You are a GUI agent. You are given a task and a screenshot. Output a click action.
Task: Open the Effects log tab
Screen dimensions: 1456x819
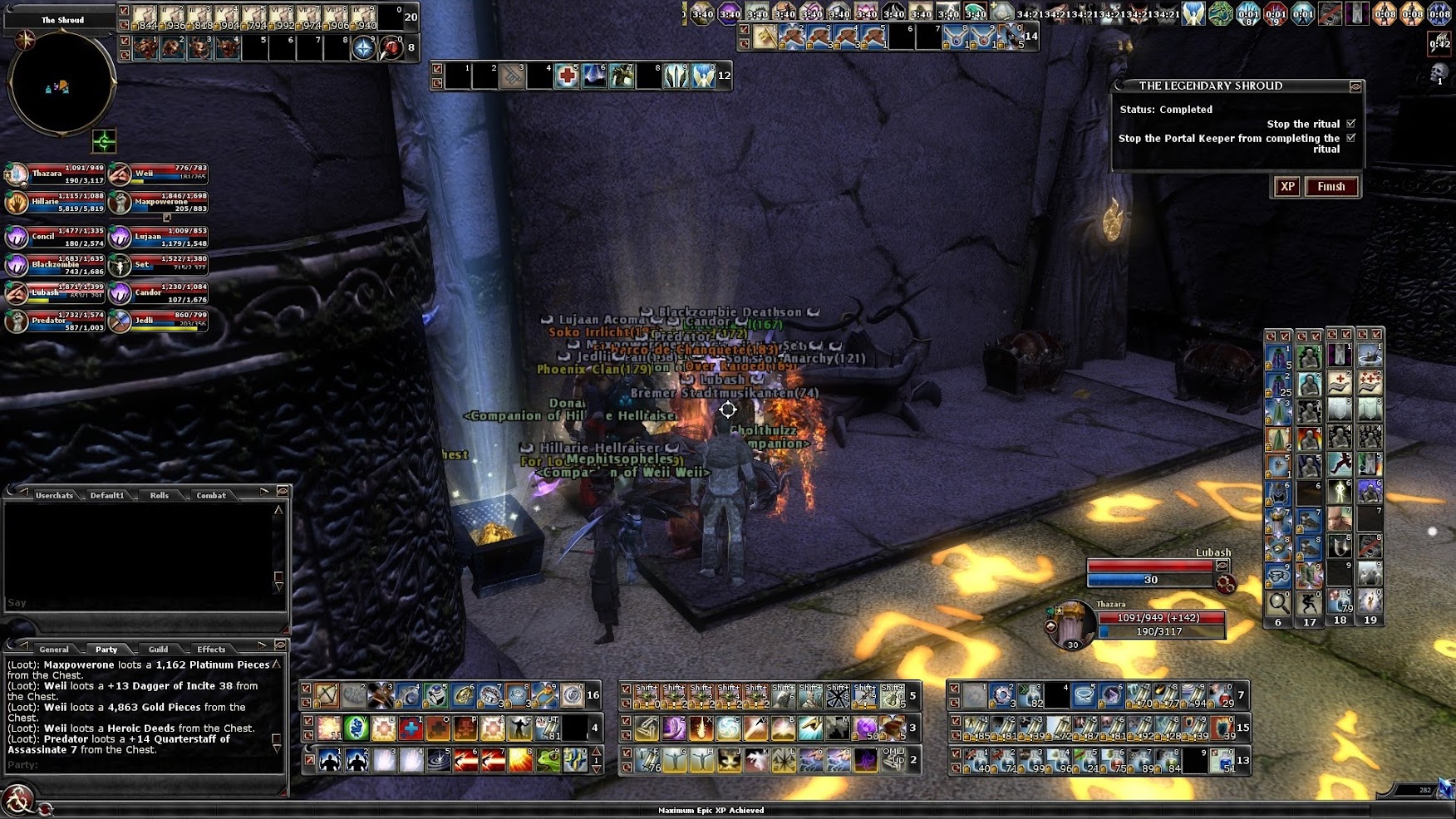[x=211, y=650]
